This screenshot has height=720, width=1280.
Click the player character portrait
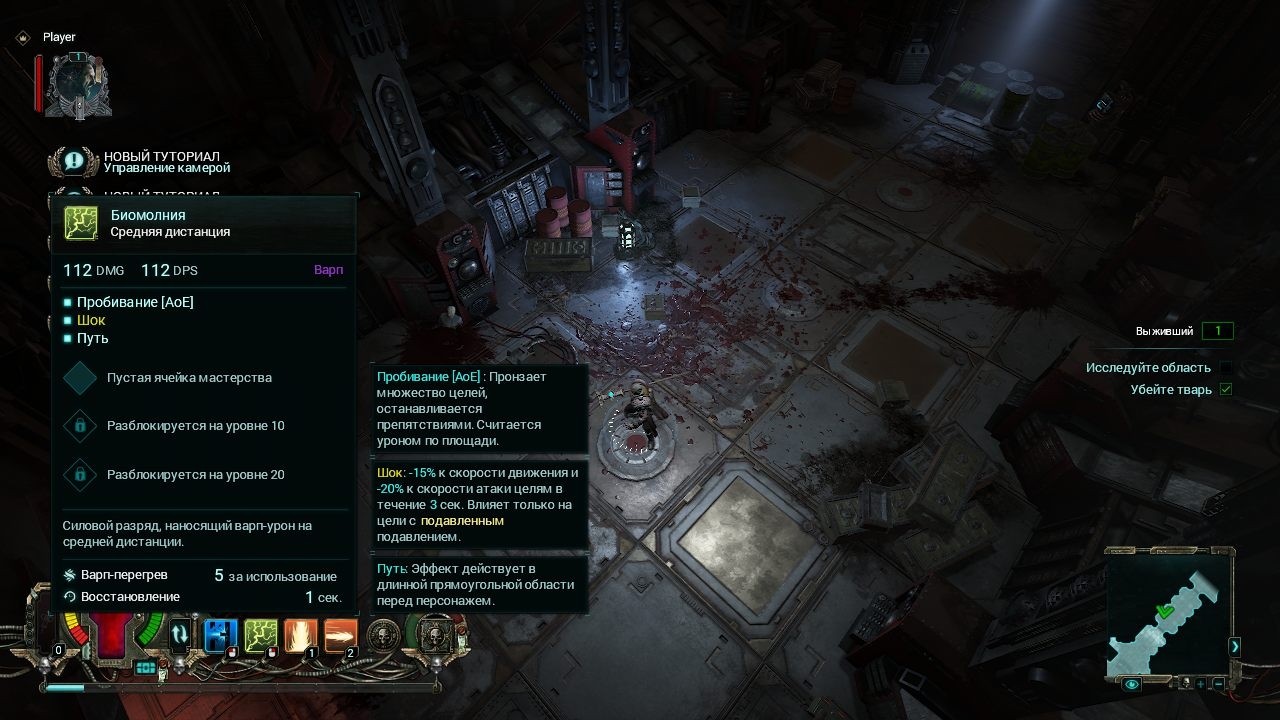[78, 86]
